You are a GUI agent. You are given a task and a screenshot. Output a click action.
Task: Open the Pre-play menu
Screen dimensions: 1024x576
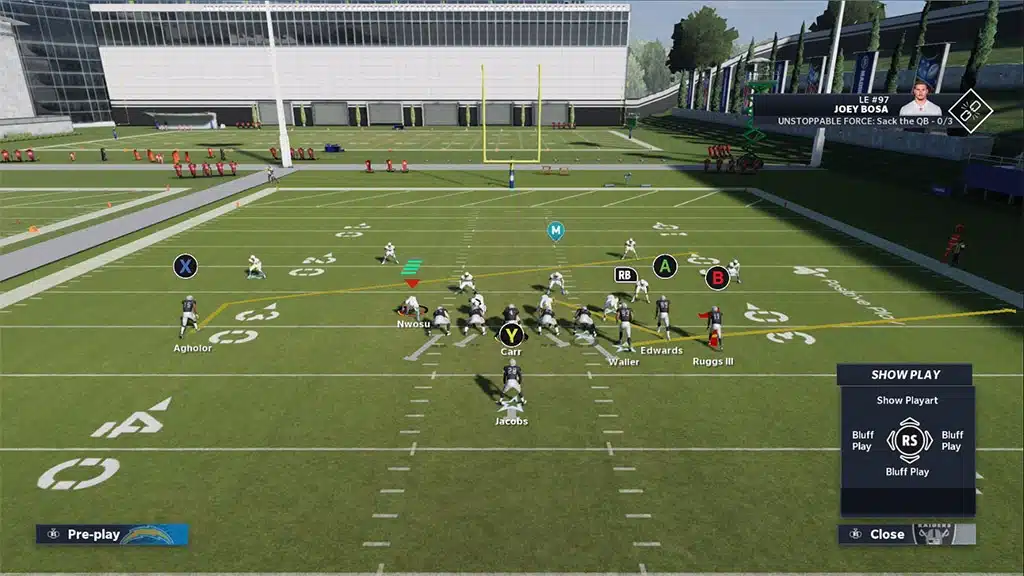(x=93, y=534)
